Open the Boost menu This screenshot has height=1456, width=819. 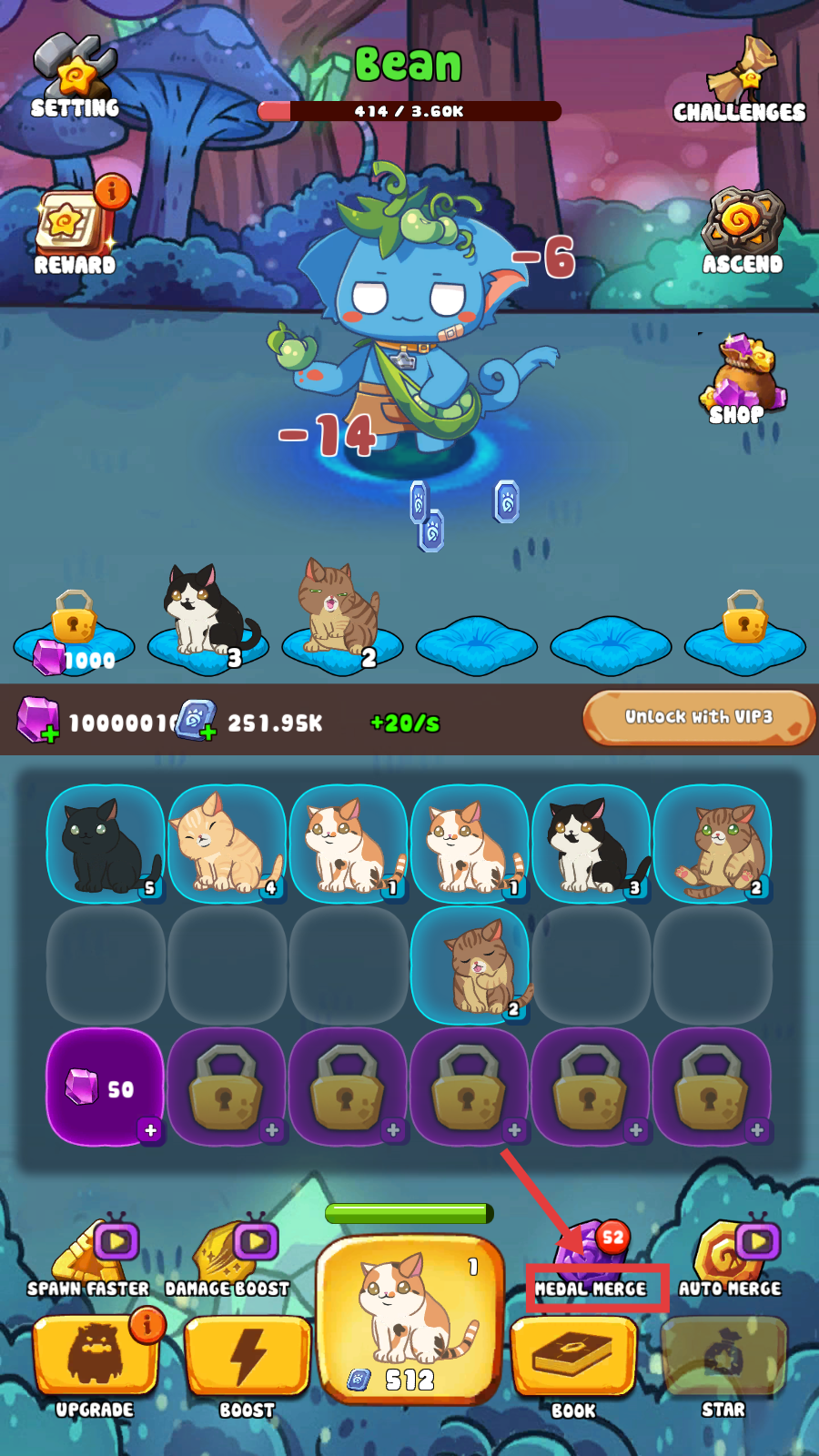[247, 1360]
